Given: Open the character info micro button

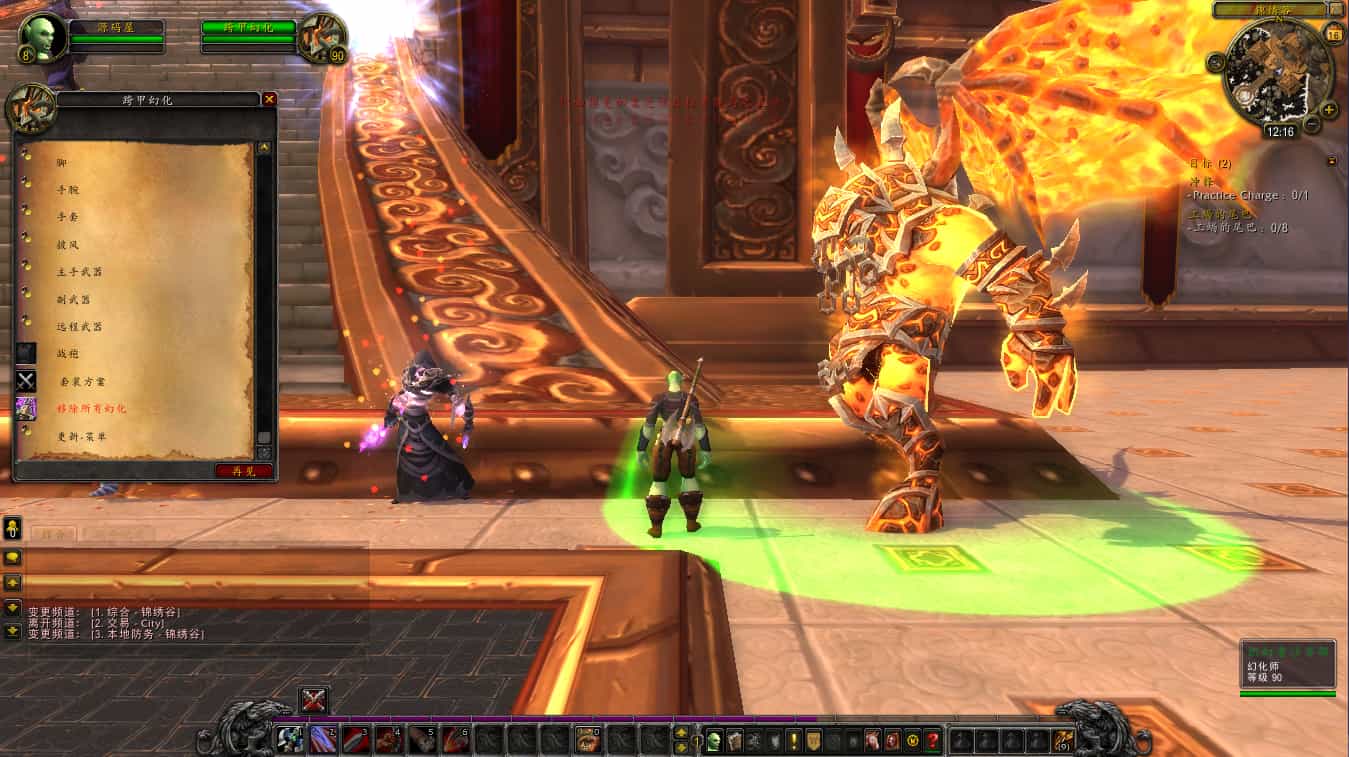Looking at the screenshot, I should tap(714, 741).
